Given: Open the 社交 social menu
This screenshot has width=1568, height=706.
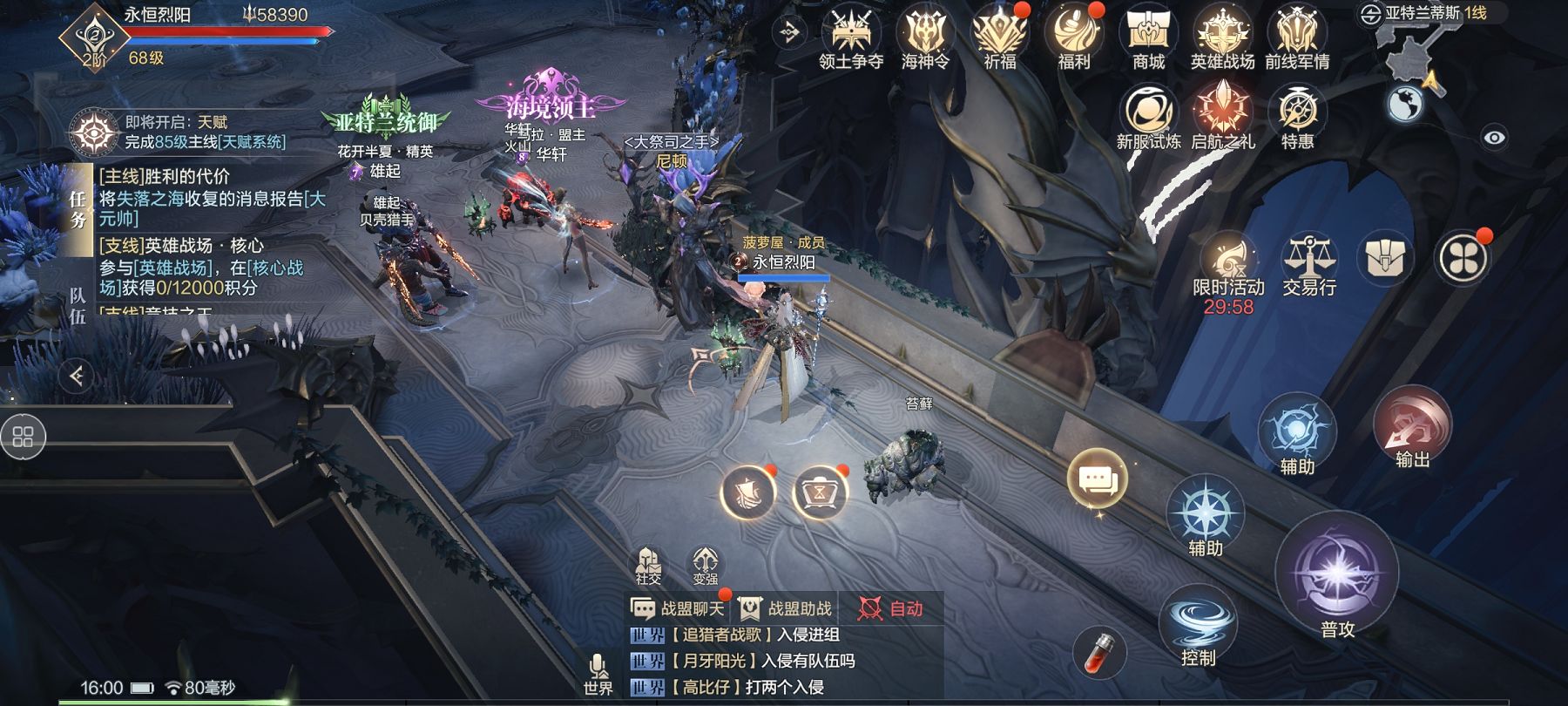Looking at the screenshot, I should point(648,565).
